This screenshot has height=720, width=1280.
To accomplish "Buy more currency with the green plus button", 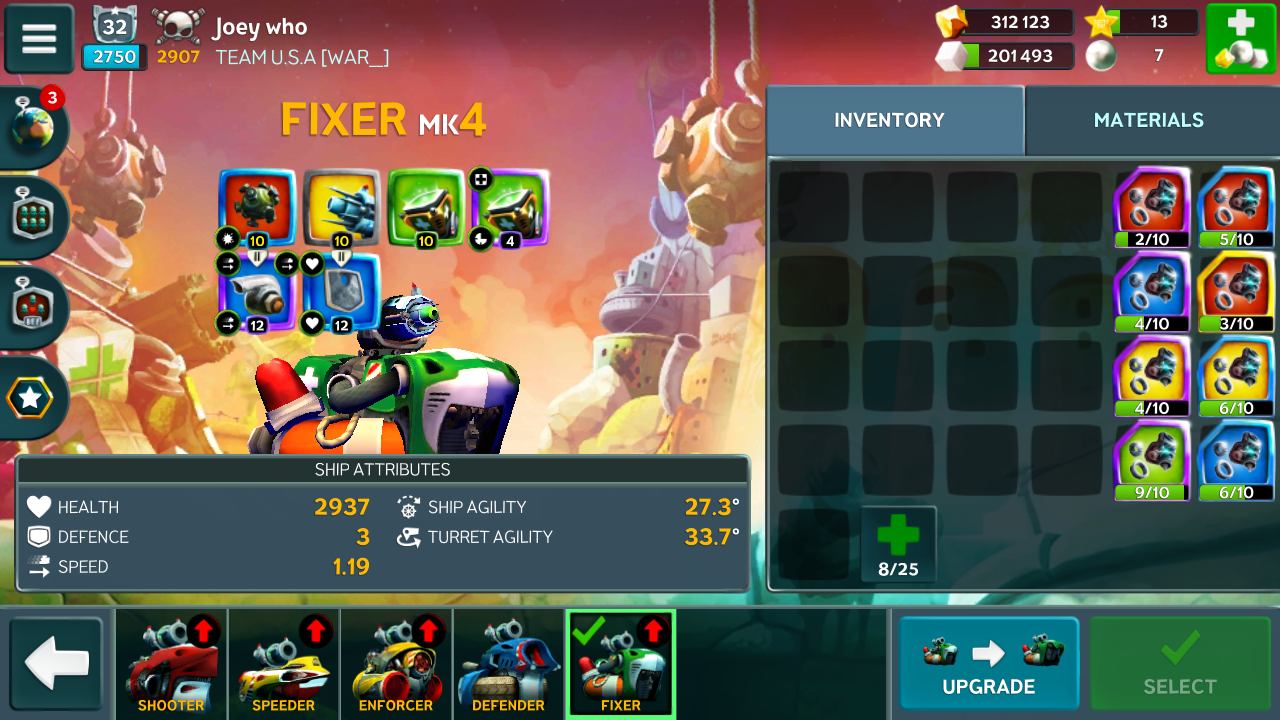I will pyautogui.click(x=1239, y=38).
